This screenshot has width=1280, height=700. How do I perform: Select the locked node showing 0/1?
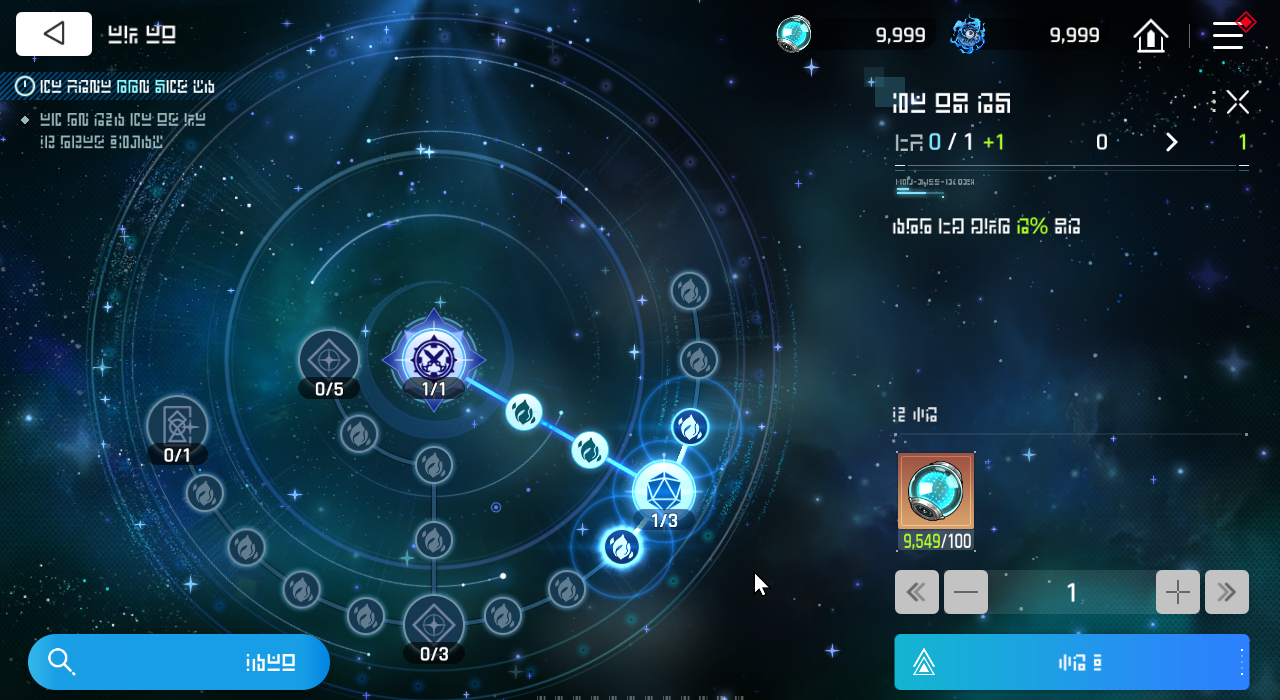(x=177, y=427)
